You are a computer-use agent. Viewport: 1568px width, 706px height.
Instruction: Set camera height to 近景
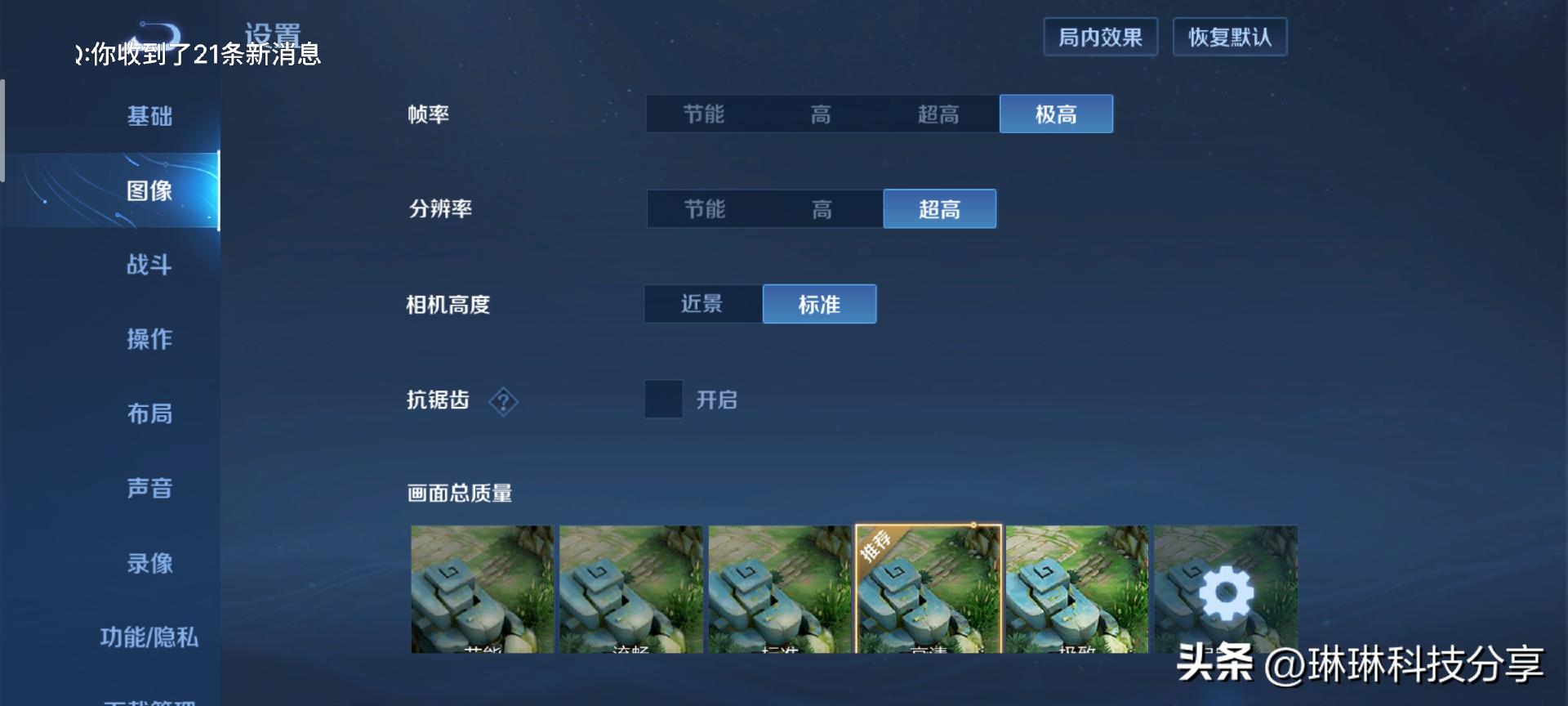[x=702, y=303]
